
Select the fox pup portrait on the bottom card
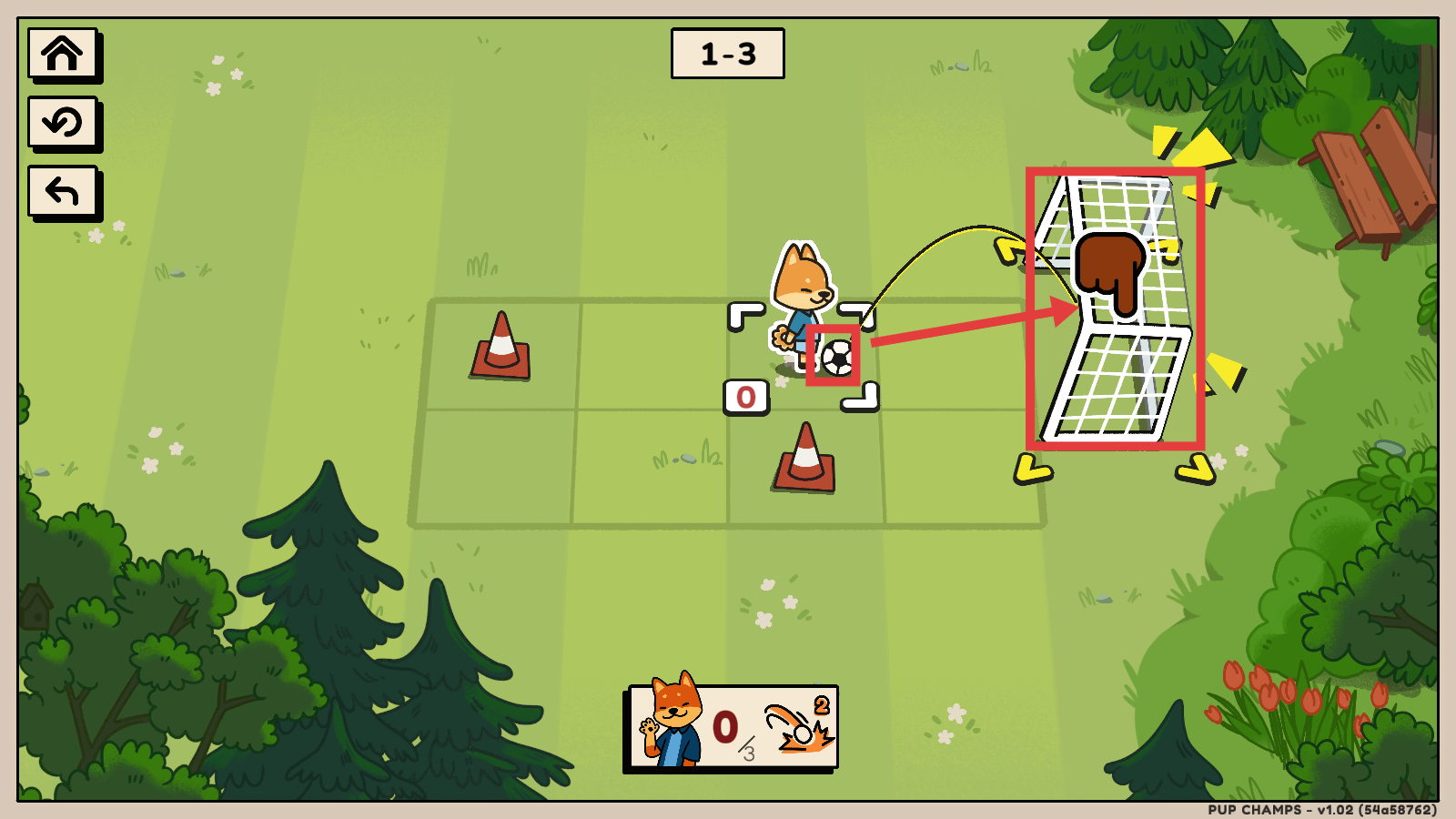pyautogui.click(x=672, y=725)
